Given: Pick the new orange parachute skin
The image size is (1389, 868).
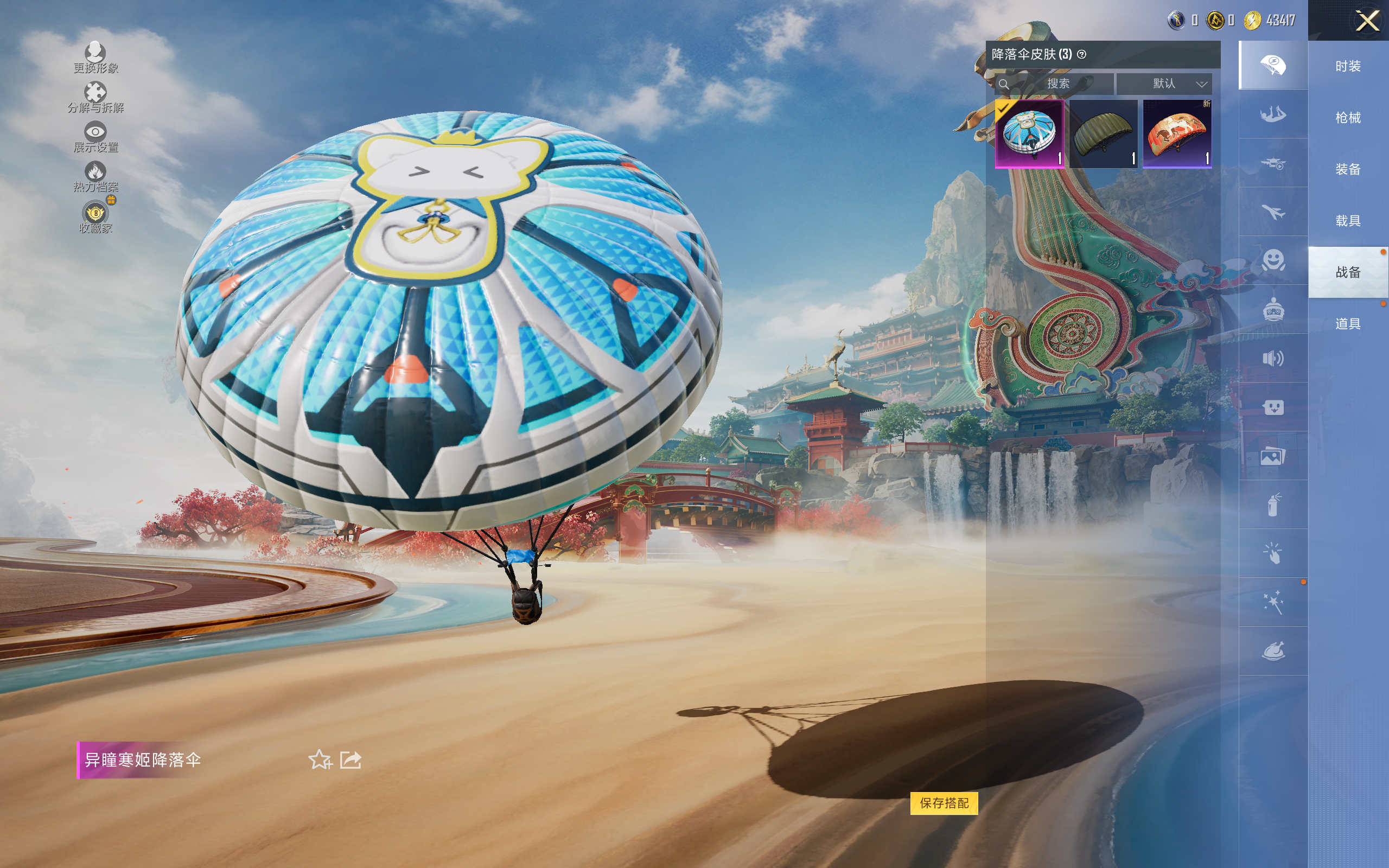Looking at the screenshot, I should coord(1177,134).
